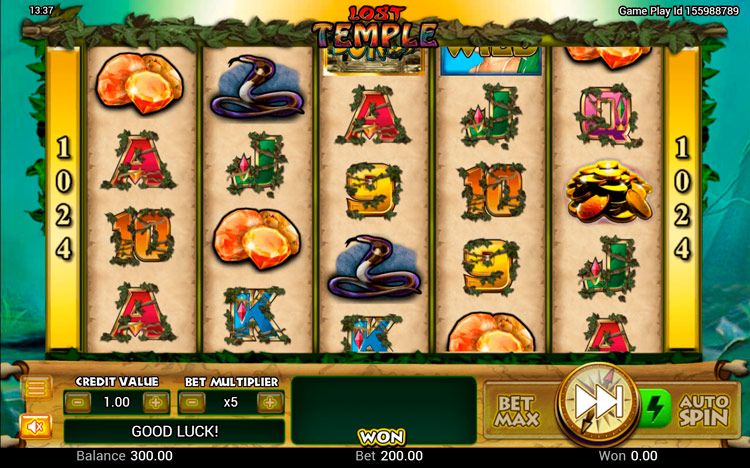
Task: Open the hamburger menu
Action: click(x=37, y=389)
